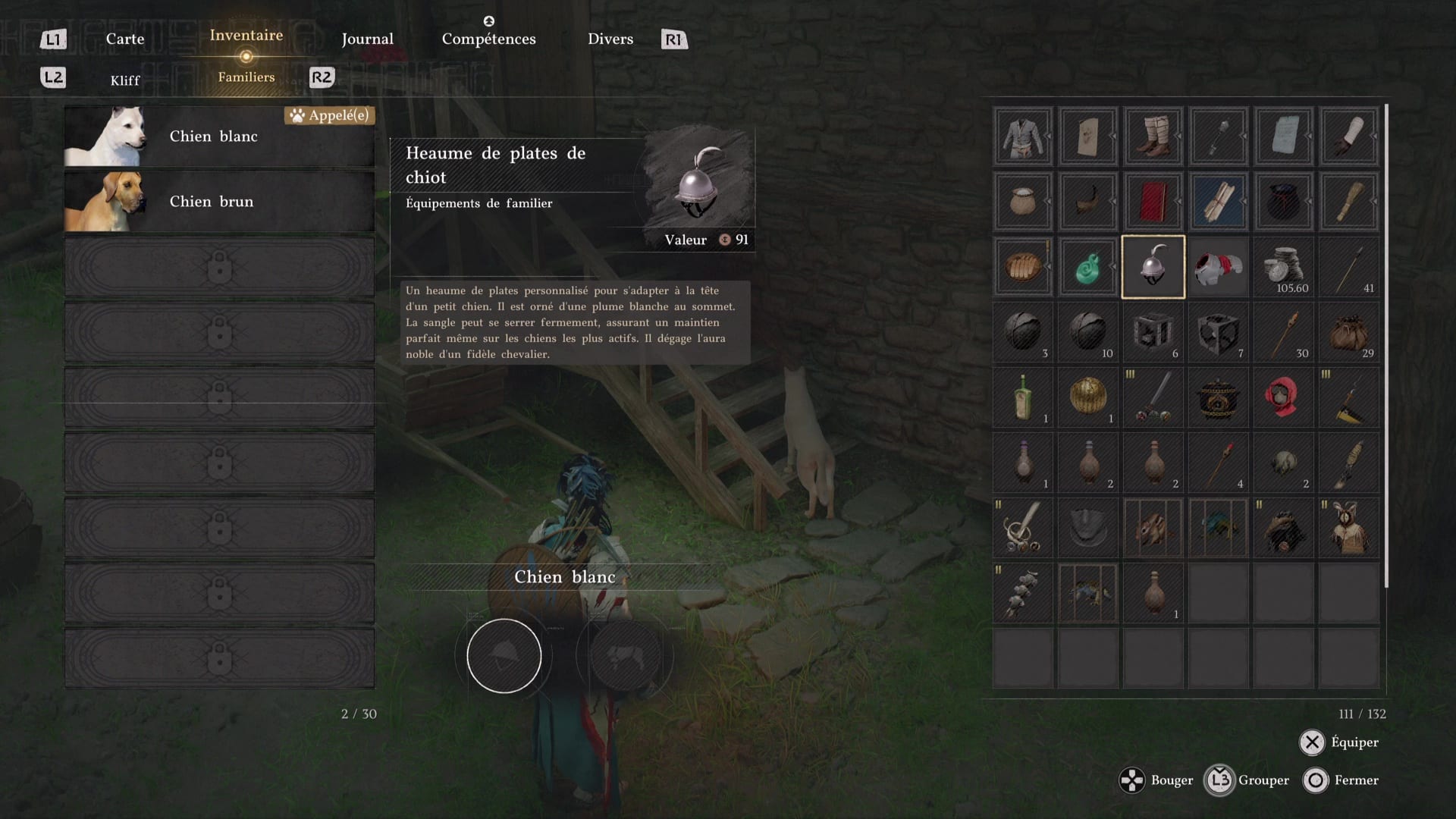
Task: Select the puppy plate helmet item
Action: coord(1153,267)
